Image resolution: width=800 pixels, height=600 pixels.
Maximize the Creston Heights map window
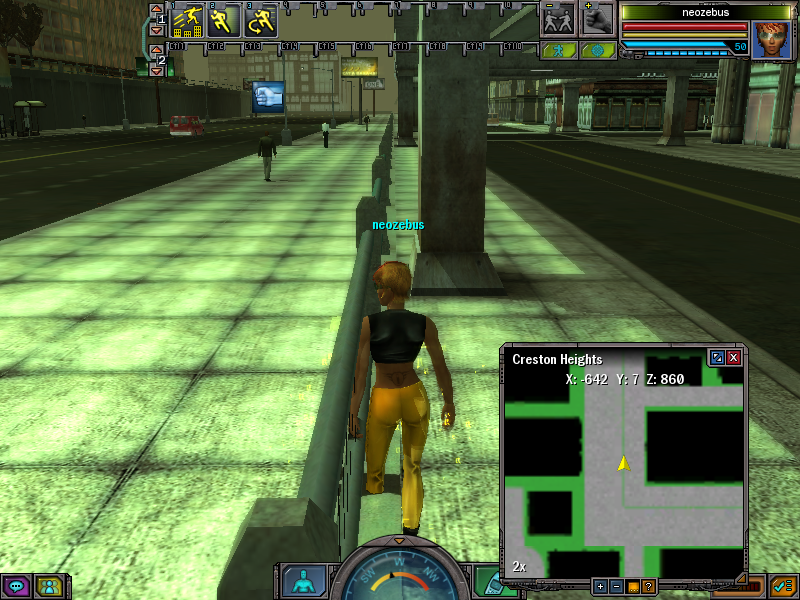[716, 357]
